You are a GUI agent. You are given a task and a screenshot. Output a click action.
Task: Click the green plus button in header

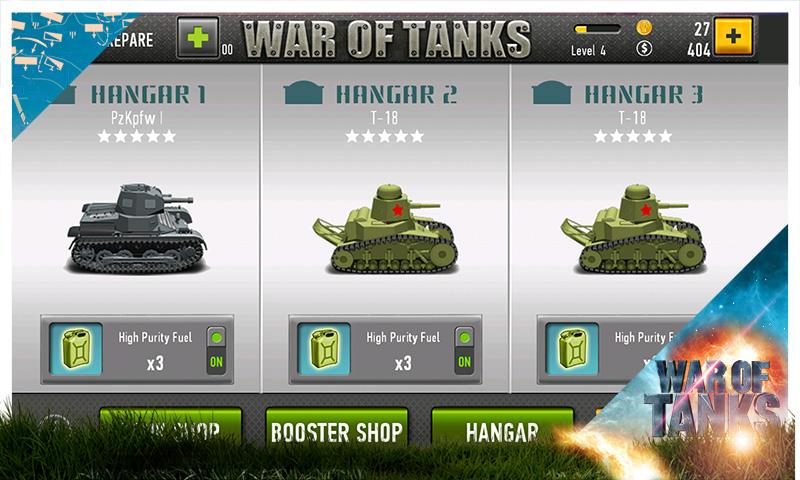point(198,38)
